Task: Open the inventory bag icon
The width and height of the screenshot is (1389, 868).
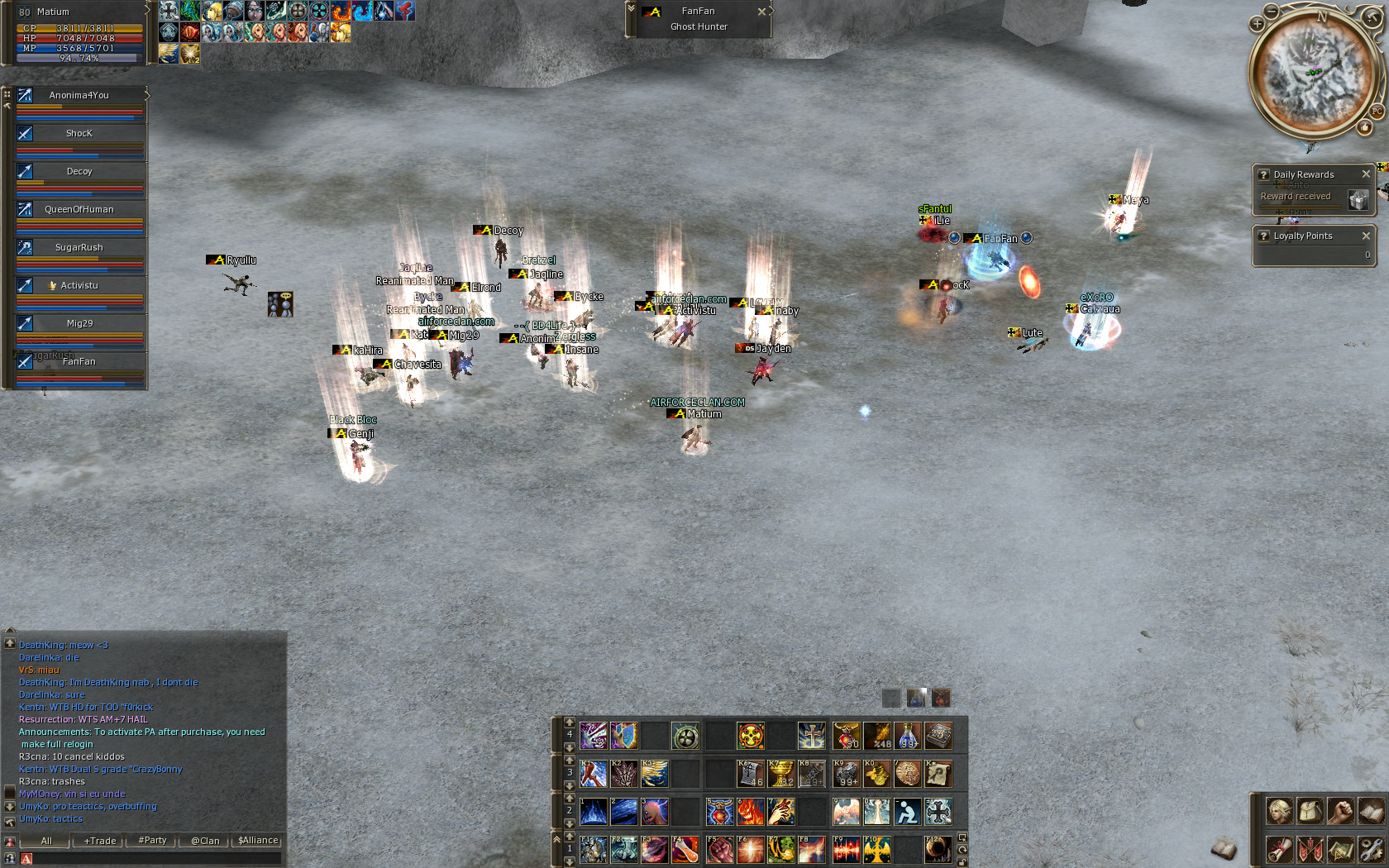Action: coord(1310,811)
